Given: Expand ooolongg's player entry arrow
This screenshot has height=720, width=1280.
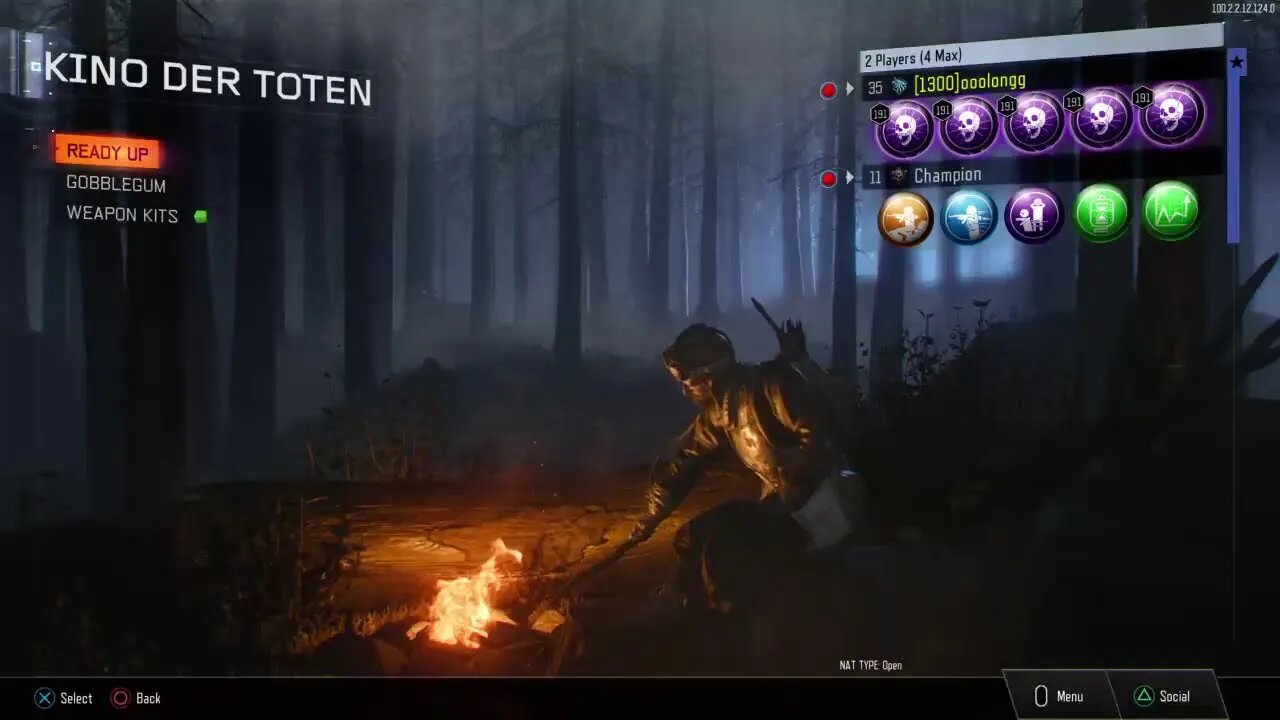Looking at the screenshot, I should pos(850,89).
